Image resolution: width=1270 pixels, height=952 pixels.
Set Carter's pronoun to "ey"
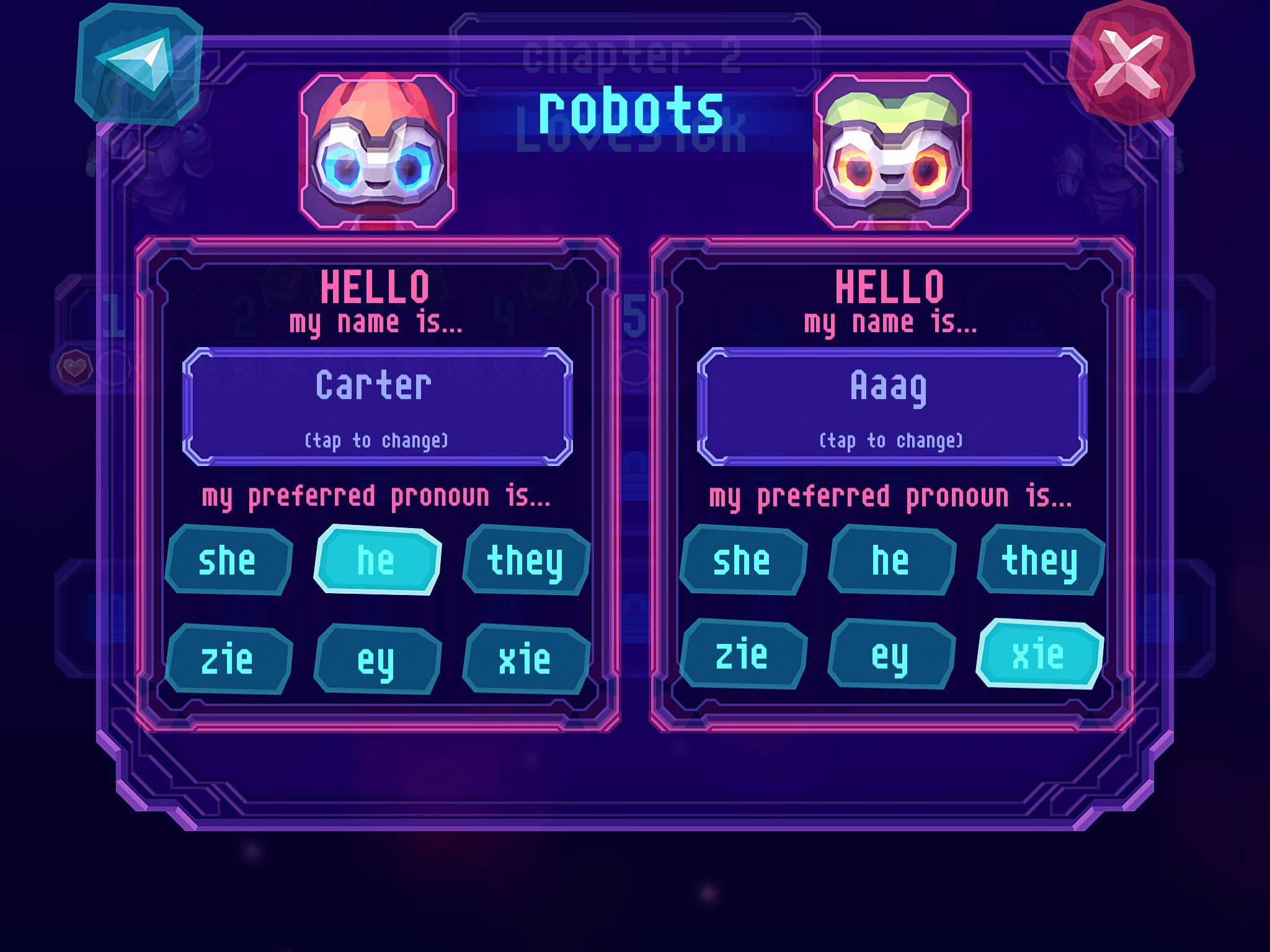click(377, 659)
